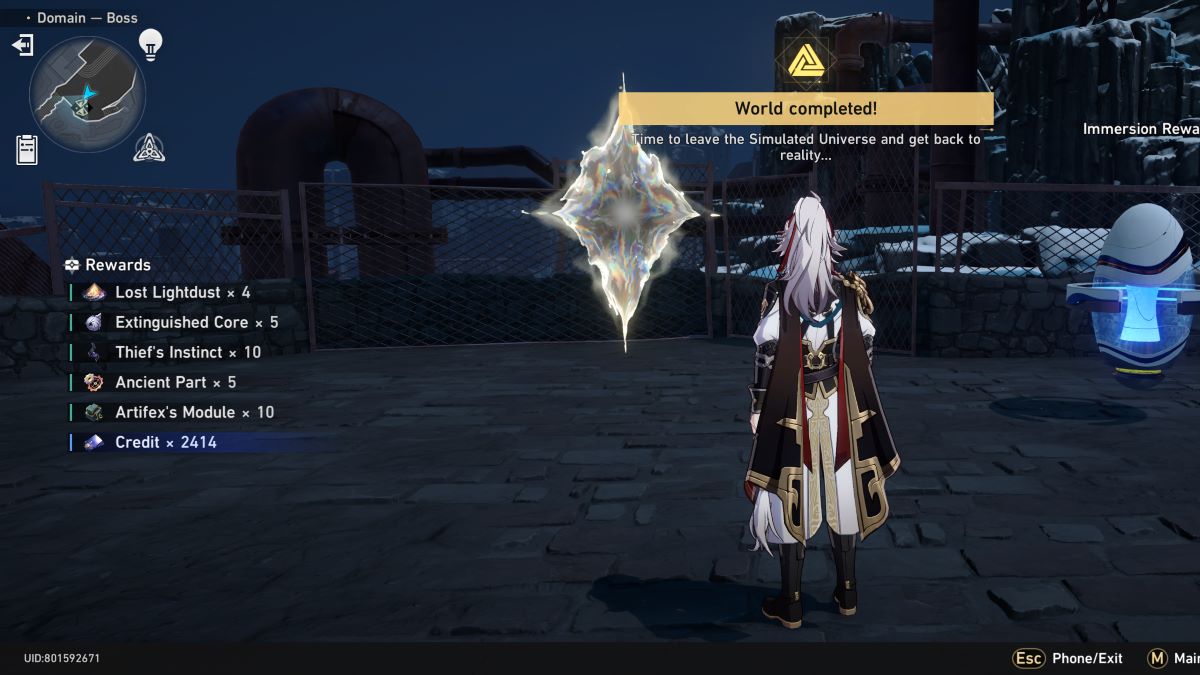Open the clipboard notes icon
1200x675 pixels.
click(x=27, y=149)
